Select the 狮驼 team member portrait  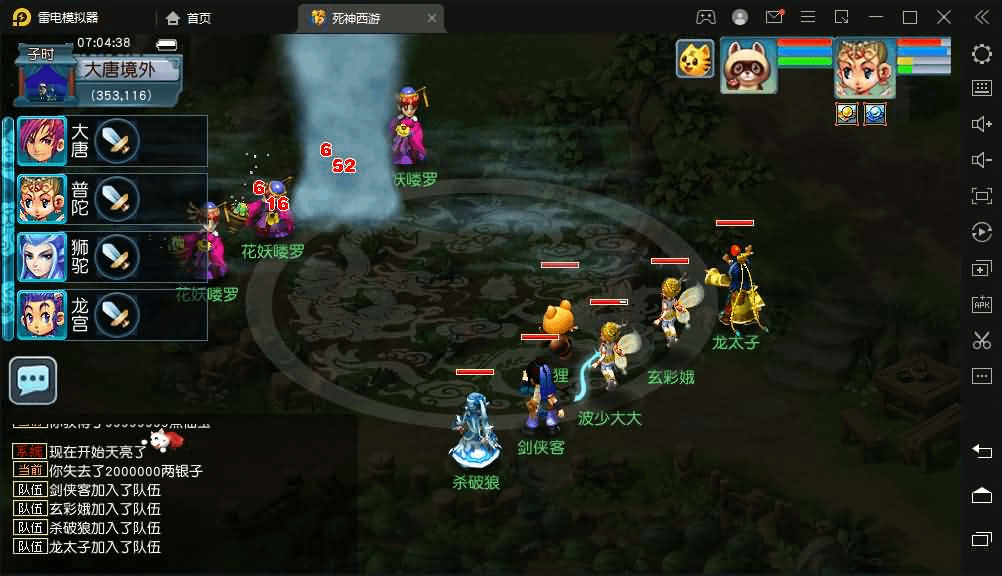(42, 257)
